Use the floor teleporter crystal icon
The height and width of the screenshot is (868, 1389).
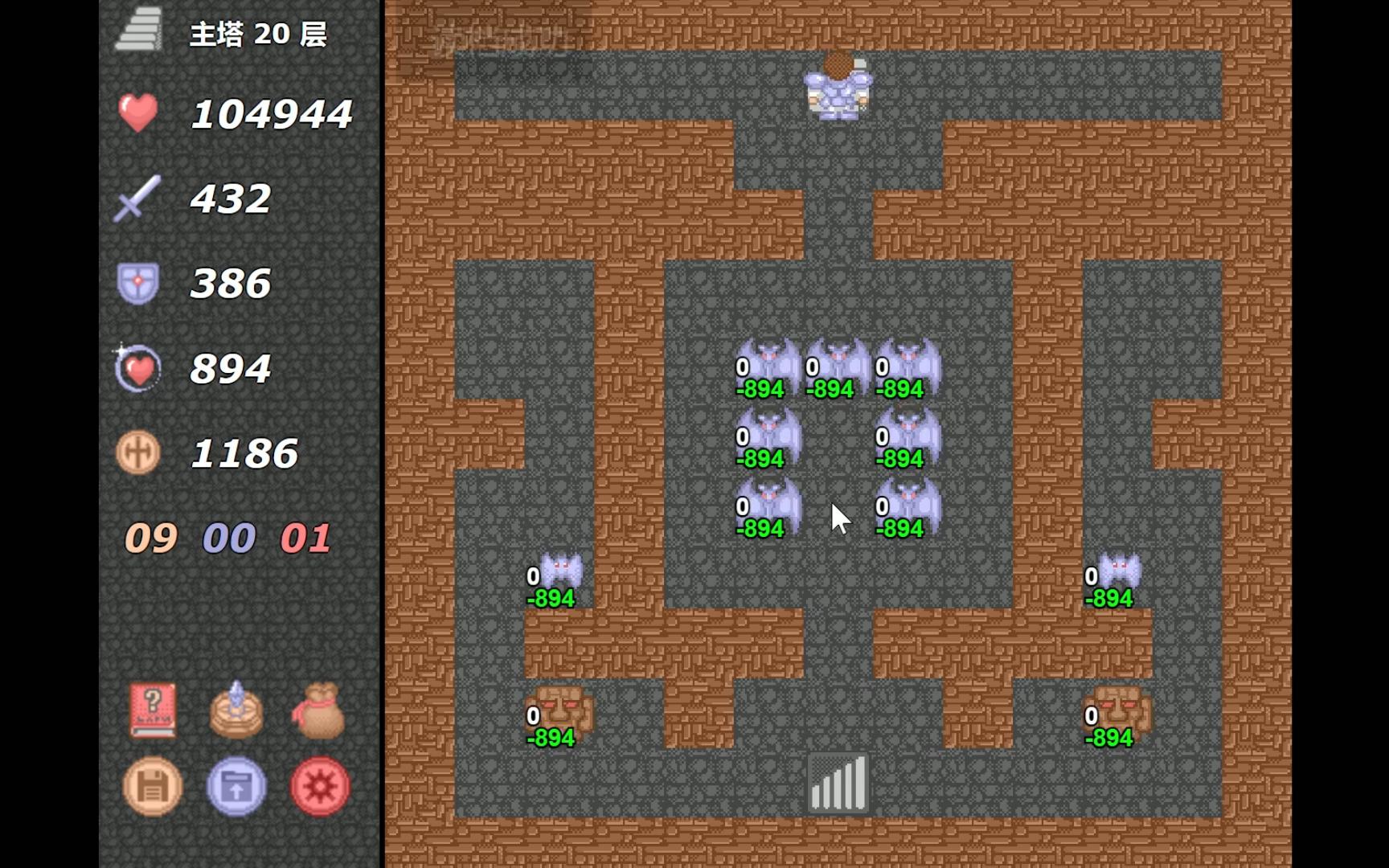[236, 710]
